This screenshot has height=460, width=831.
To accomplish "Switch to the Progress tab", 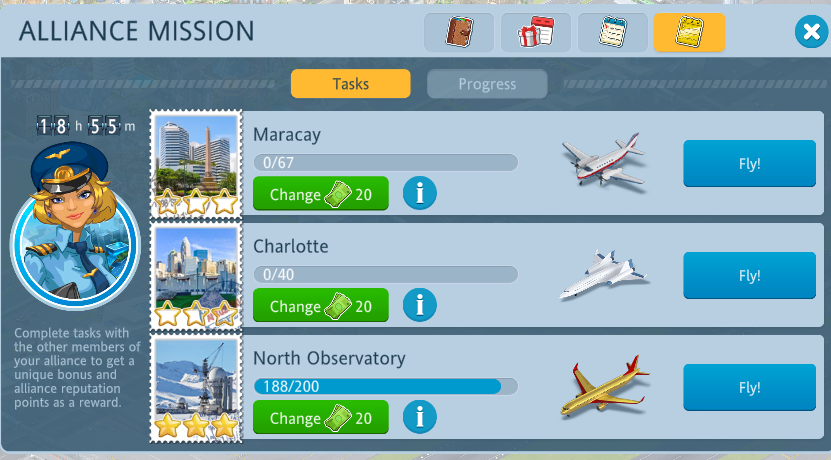I will [x=487, y=84].
